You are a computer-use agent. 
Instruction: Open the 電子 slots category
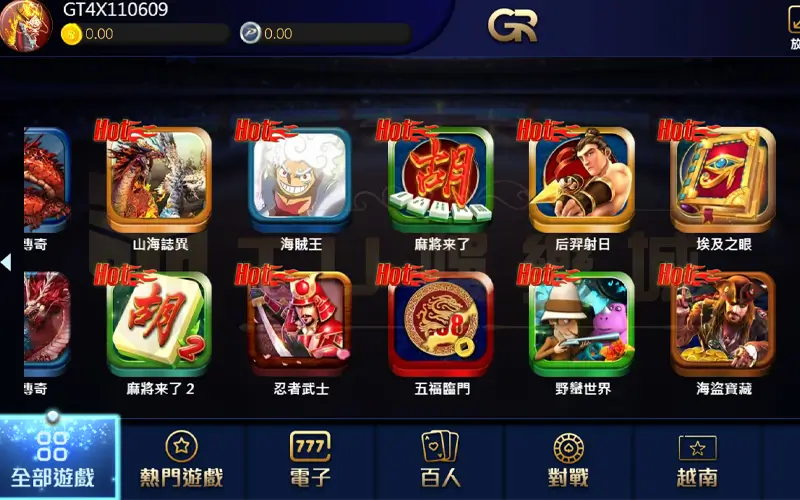[x=310, y=460]
